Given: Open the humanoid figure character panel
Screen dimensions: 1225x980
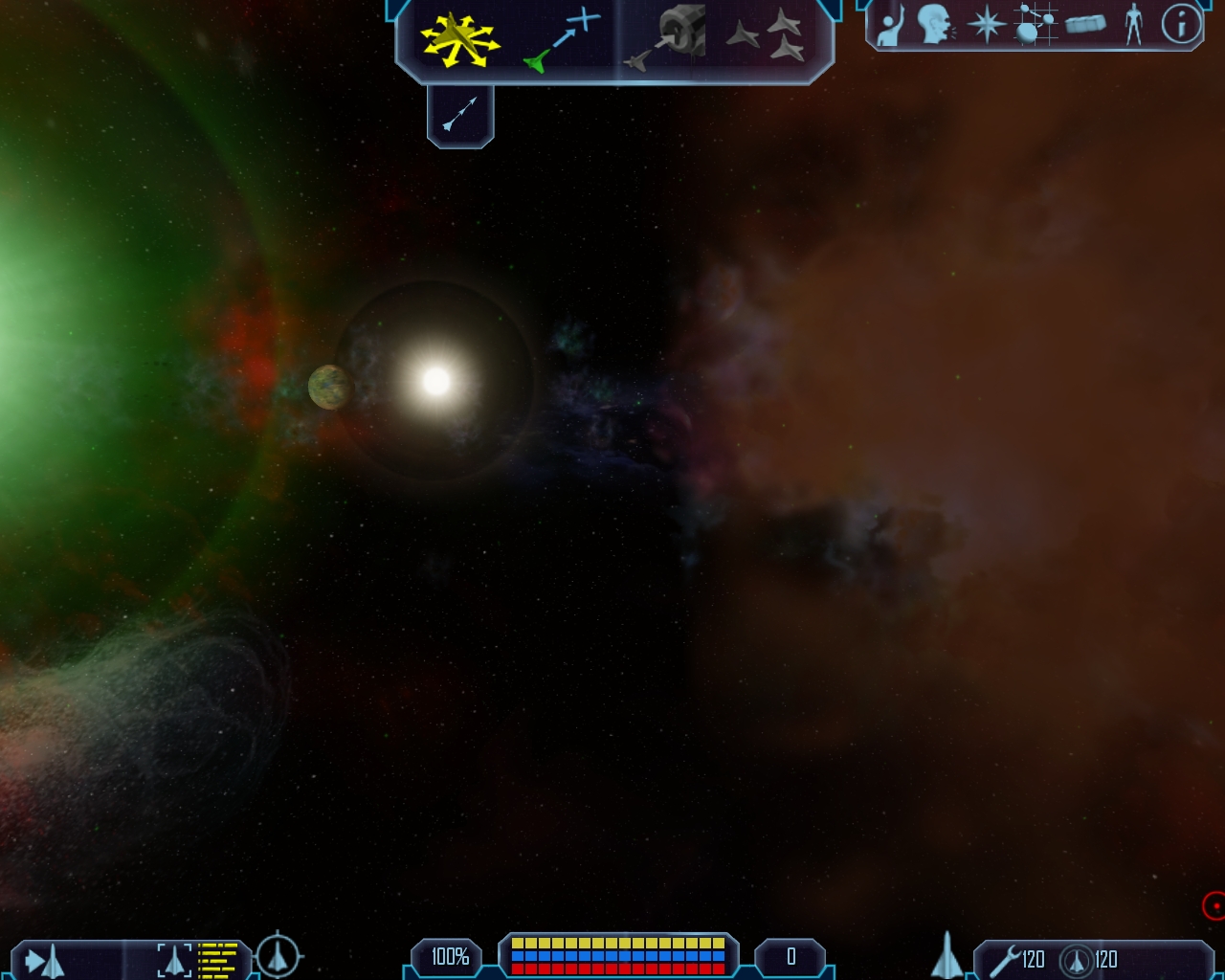Looking at the screenshot, I should coord(1134,25).
